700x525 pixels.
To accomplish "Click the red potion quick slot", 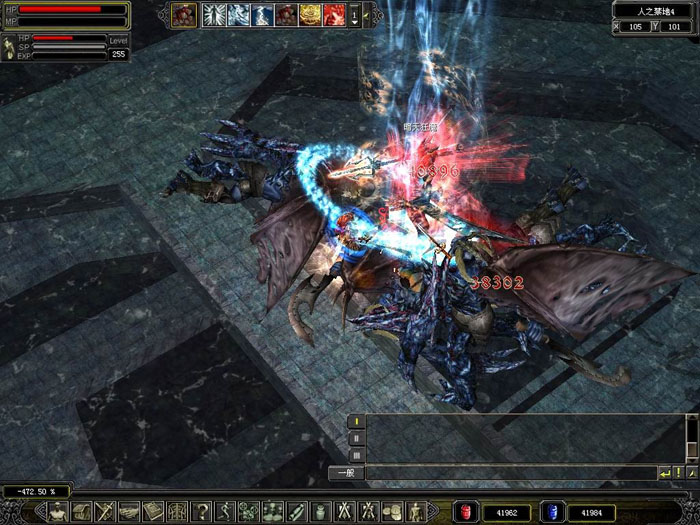I will tap(465, 512).
